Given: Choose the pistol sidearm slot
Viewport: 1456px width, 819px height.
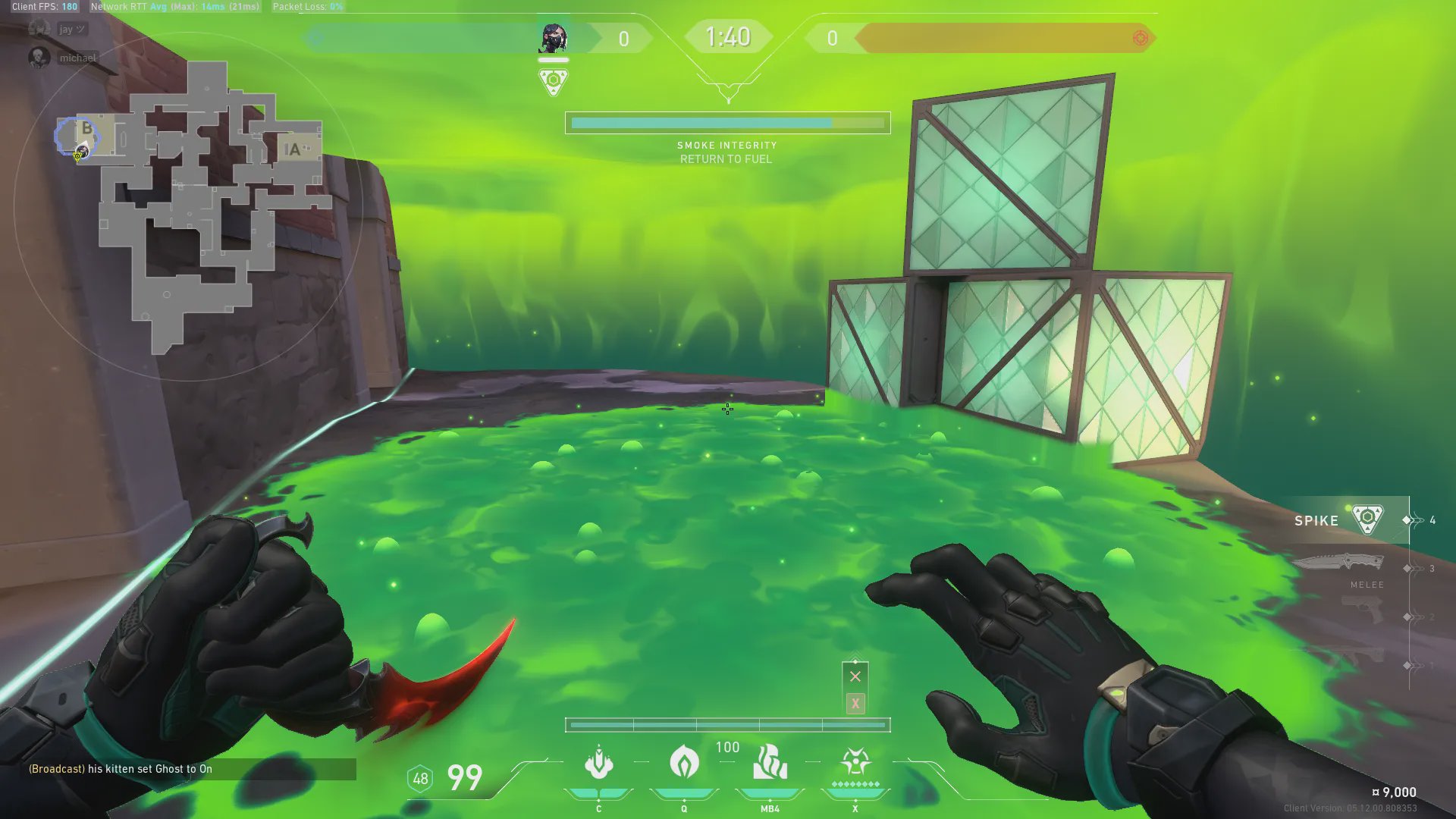Looking at the screenshot, I should 1361,610.
